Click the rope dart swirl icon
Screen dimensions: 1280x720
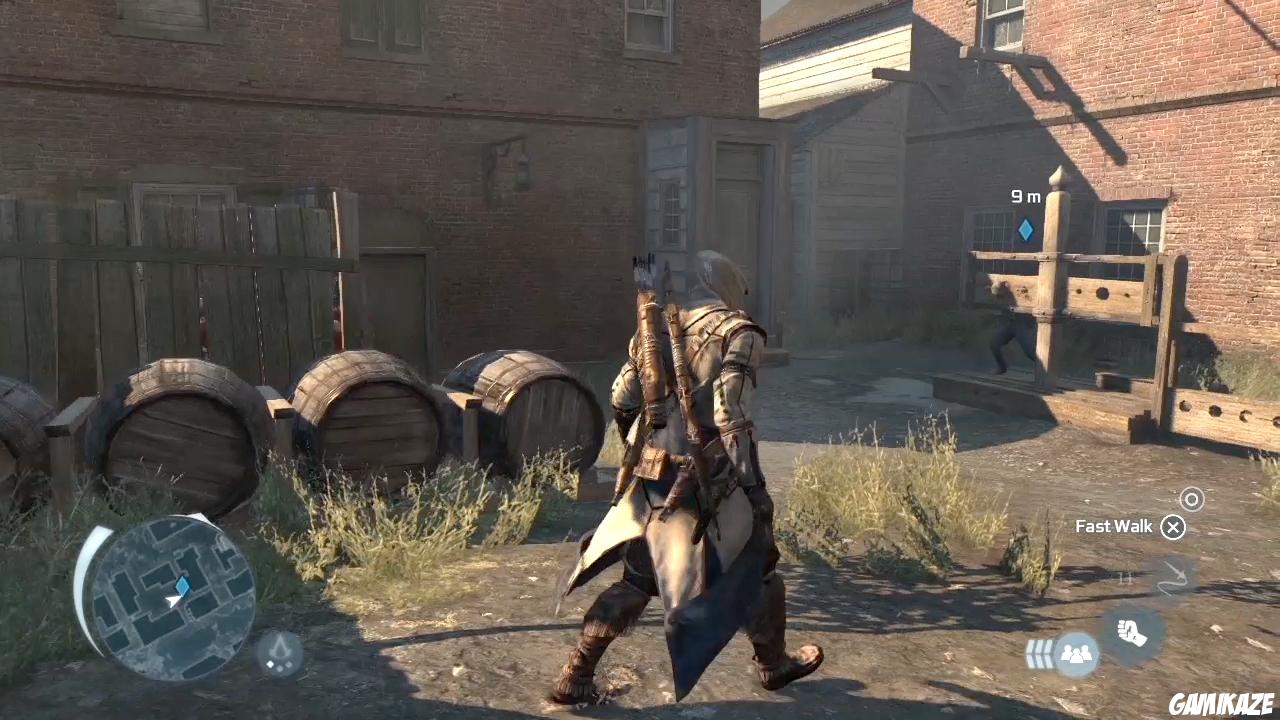1174,578
